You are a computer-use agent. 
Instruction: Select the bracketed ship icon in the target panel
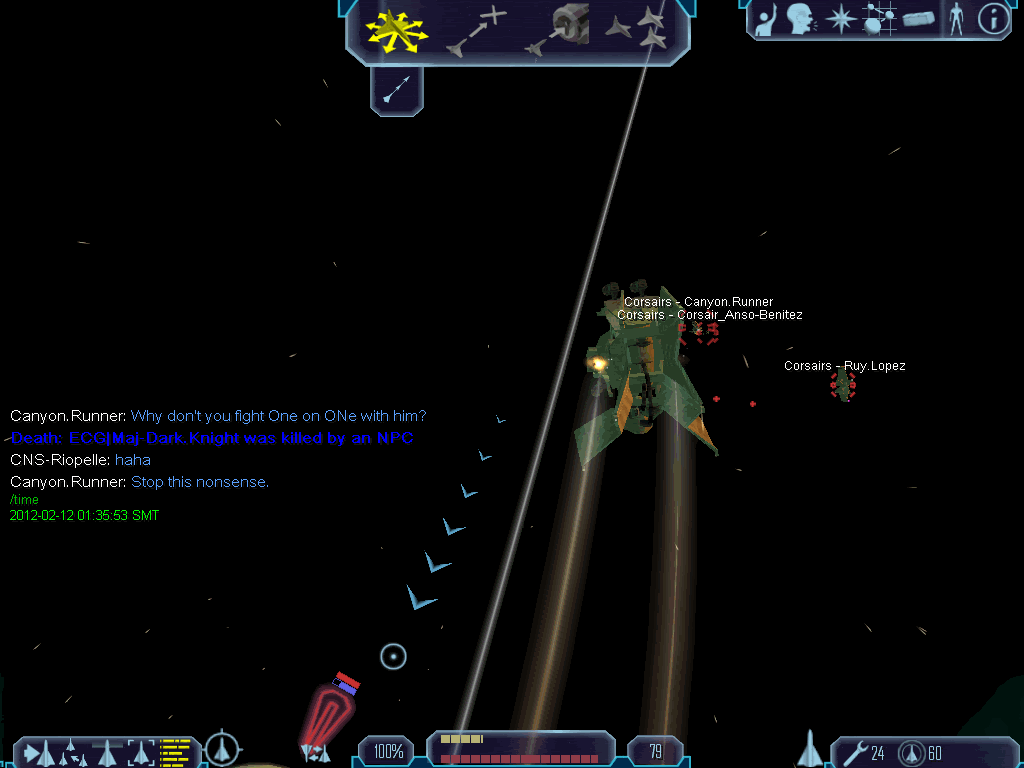point(141,751)
